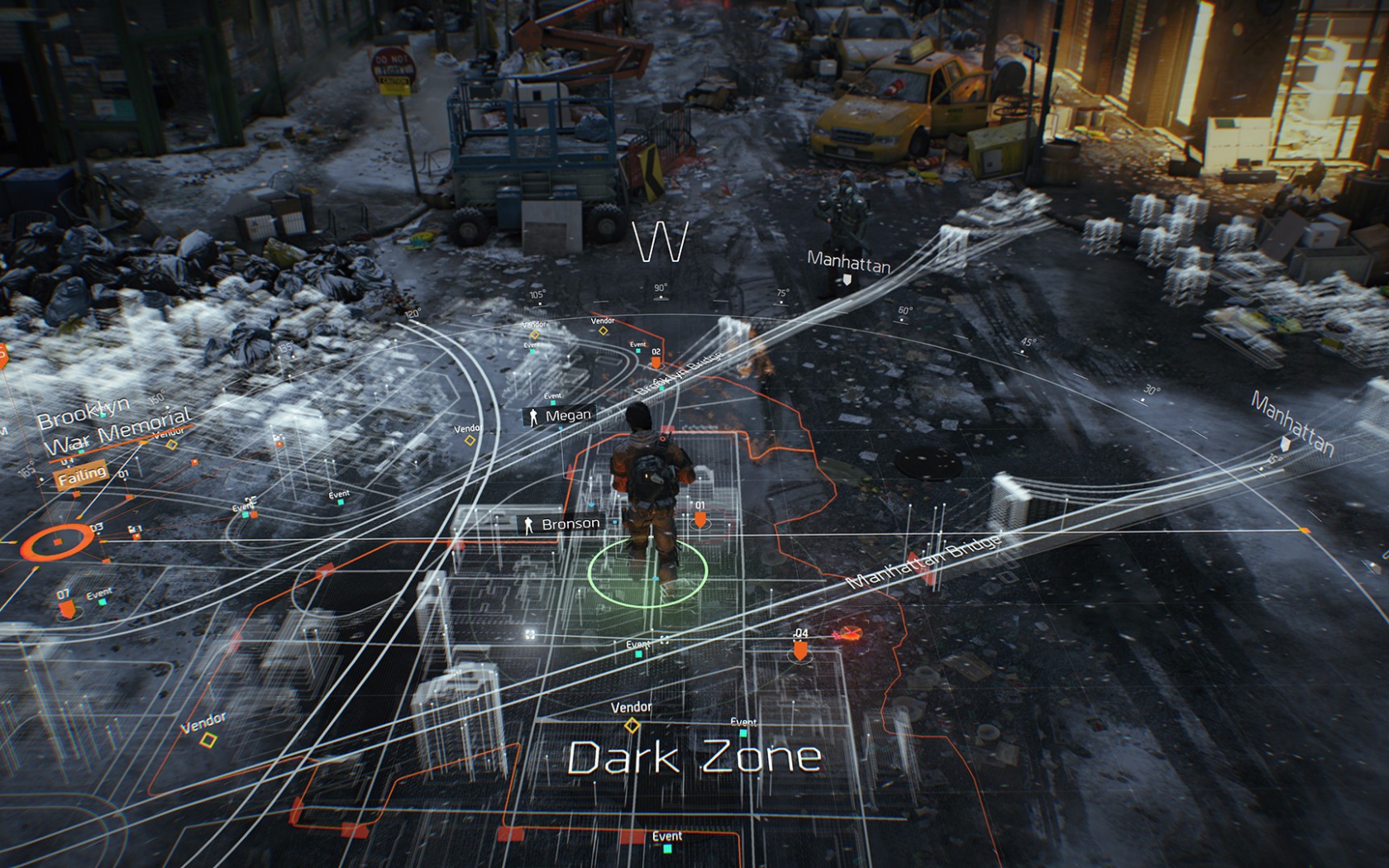1389x868 pixels.
Task: Select waypoint 07 marker on the left map
Action: pyautogui.click(x=66, y=605)
